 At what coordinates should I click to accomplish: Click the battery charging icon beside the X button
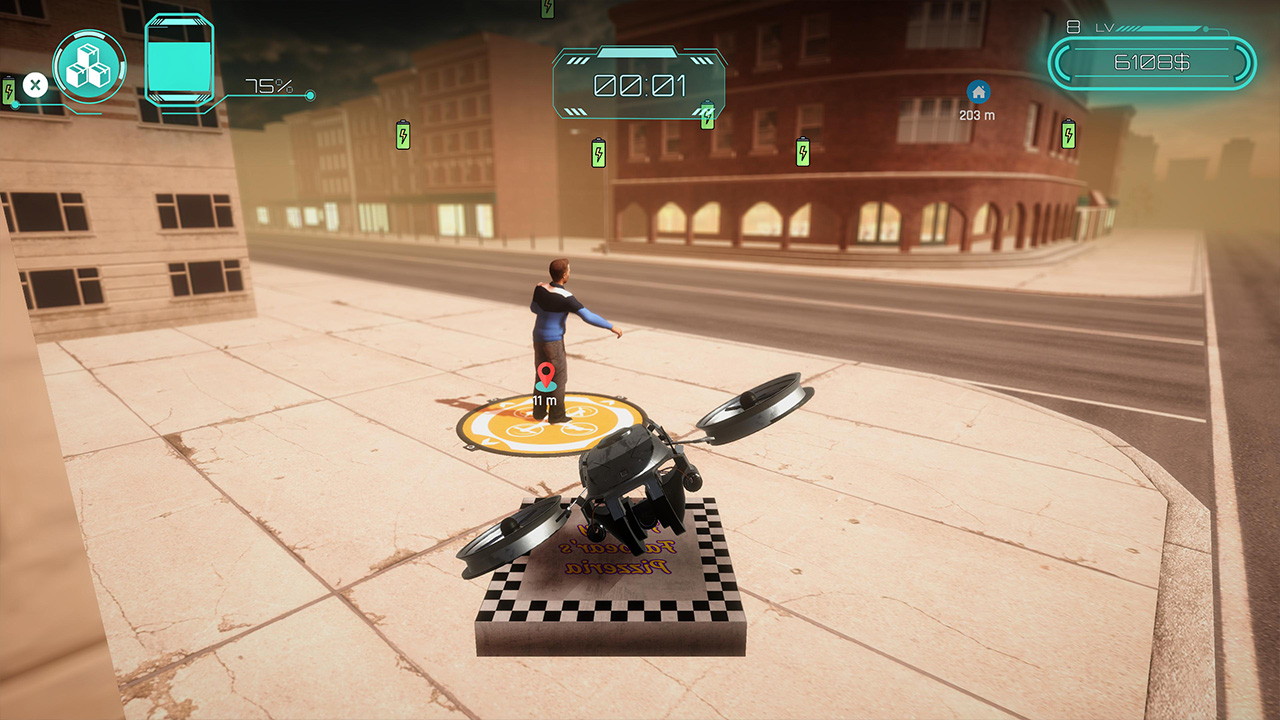click(x=9, y=90)
